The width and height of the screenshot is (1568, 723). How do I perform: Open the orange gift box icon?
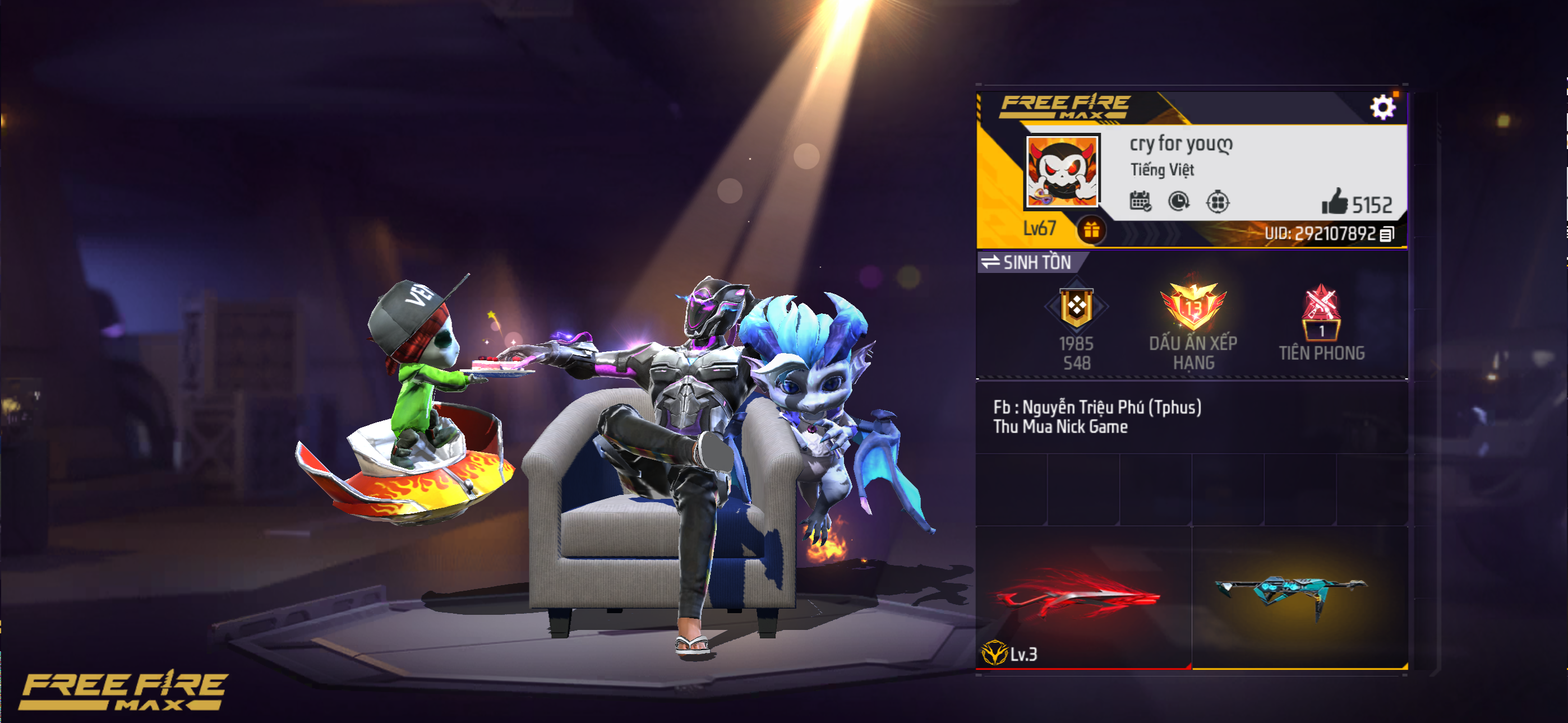coord(1091,230)
